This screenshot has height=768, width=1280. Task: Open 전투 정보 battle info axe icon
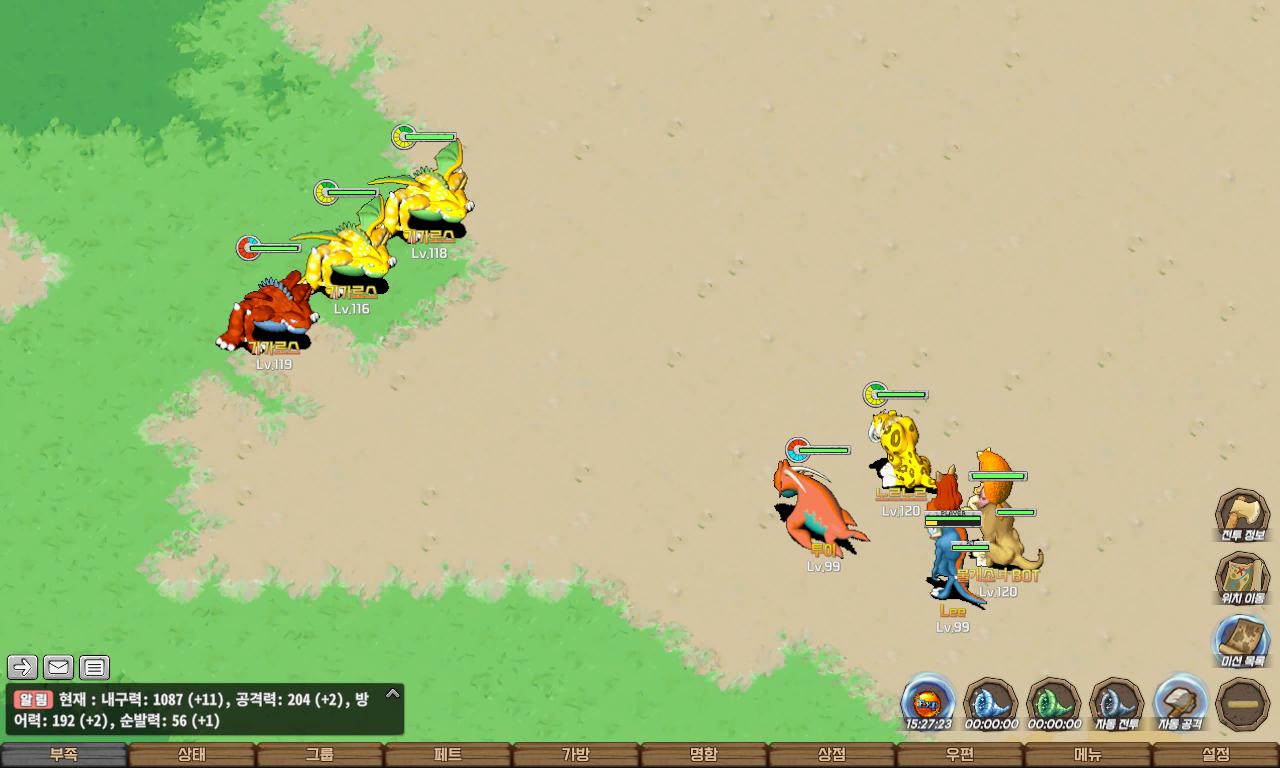click(1242, 514)
